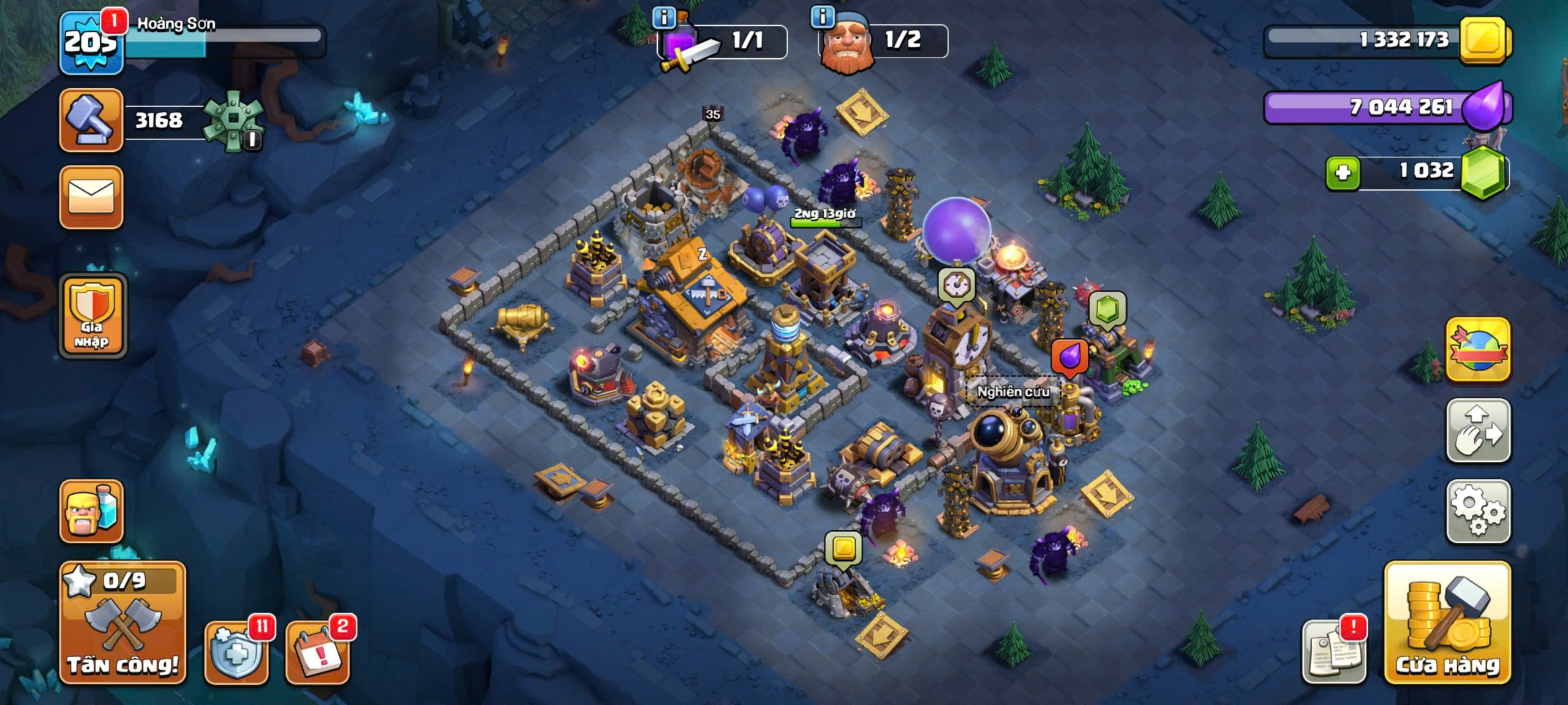Collect the green gem bubble
Image resolution: width=1568 pixels, height=705 pixels.
(1107, 308)
